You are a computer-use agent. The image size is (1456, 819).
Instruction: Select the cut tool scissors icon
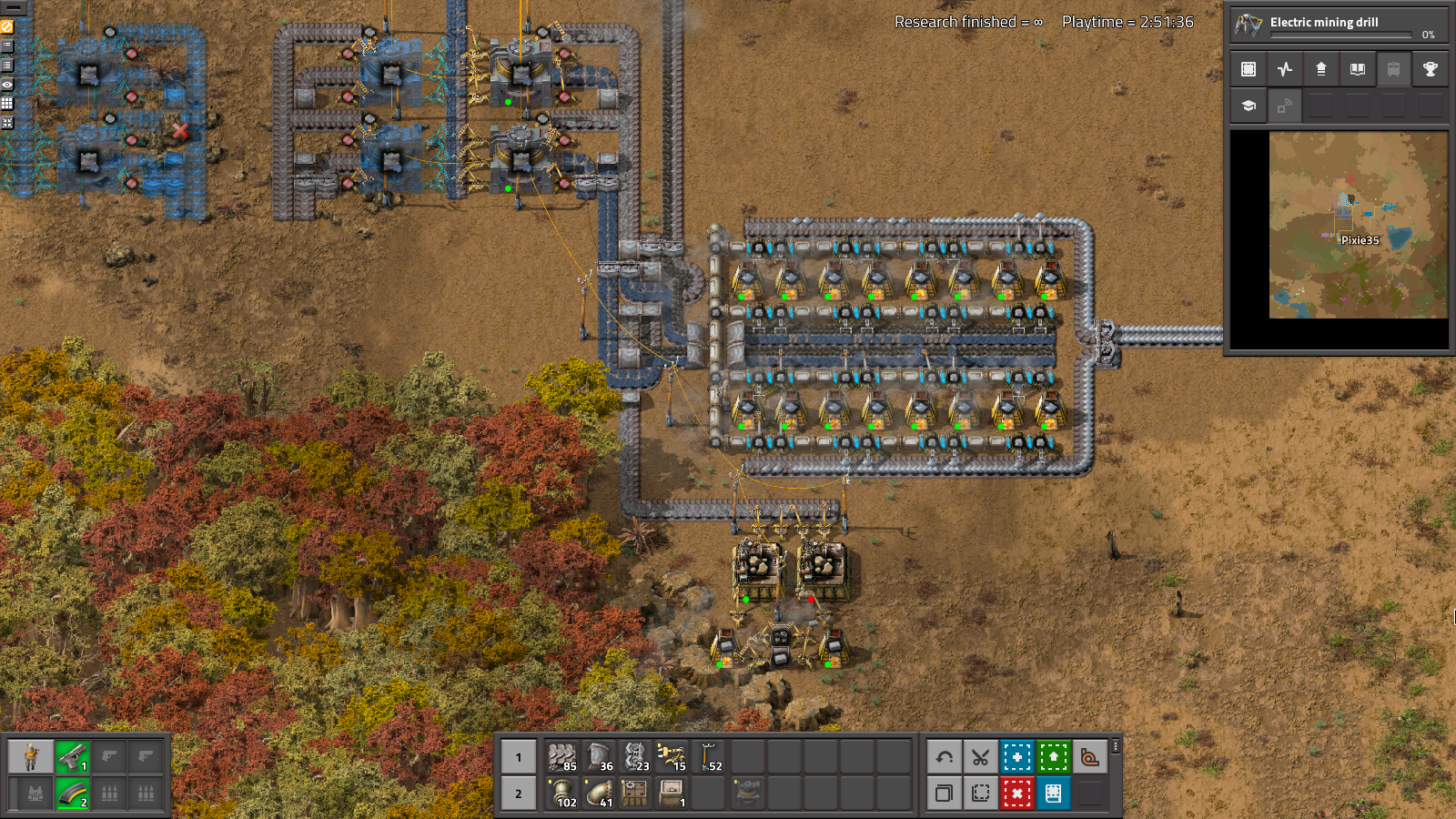(x=981, y=755)
